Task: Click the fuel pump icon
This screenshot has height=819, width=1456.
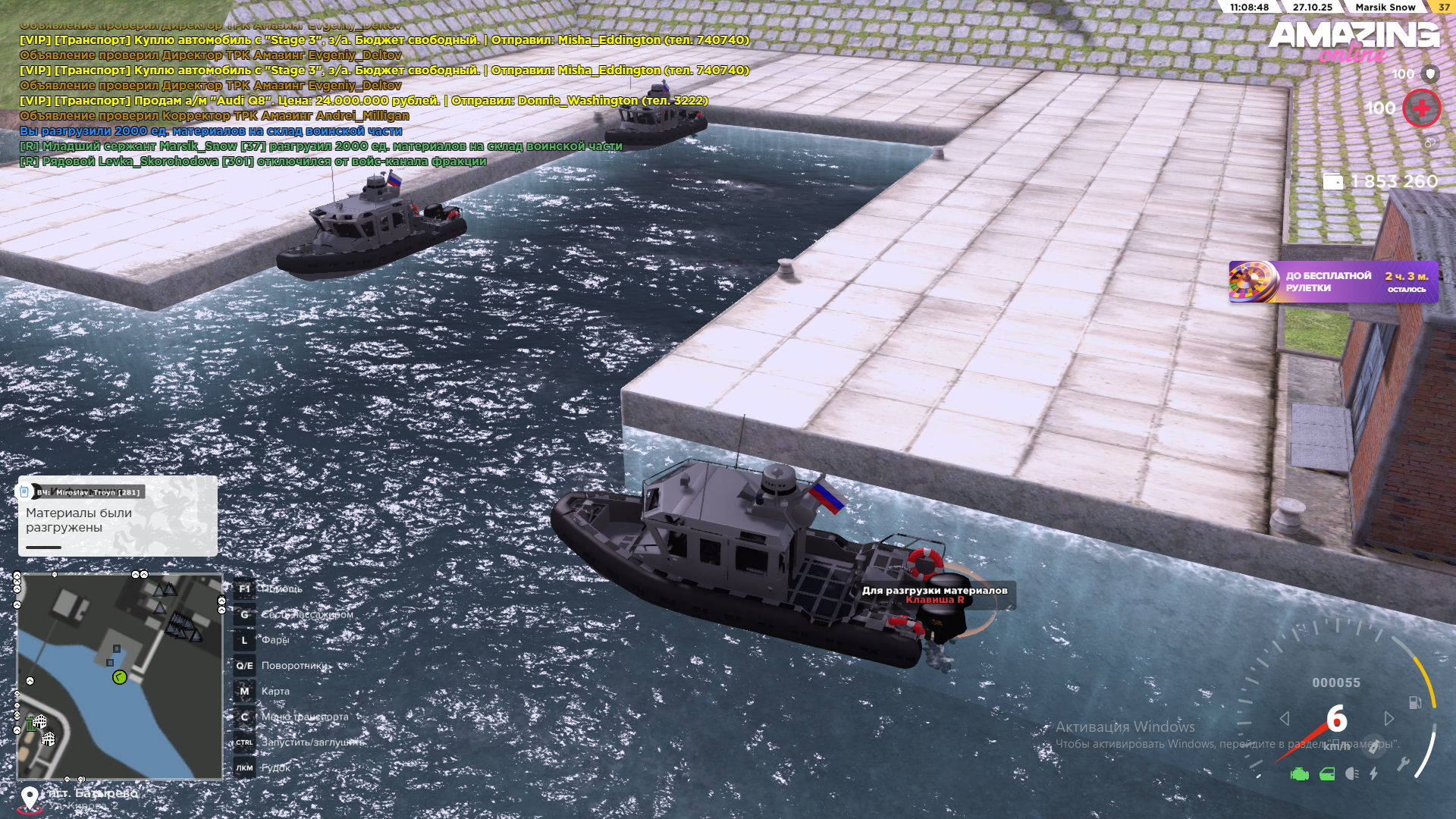Action: pyautogui.click(x=1415, y=702)
